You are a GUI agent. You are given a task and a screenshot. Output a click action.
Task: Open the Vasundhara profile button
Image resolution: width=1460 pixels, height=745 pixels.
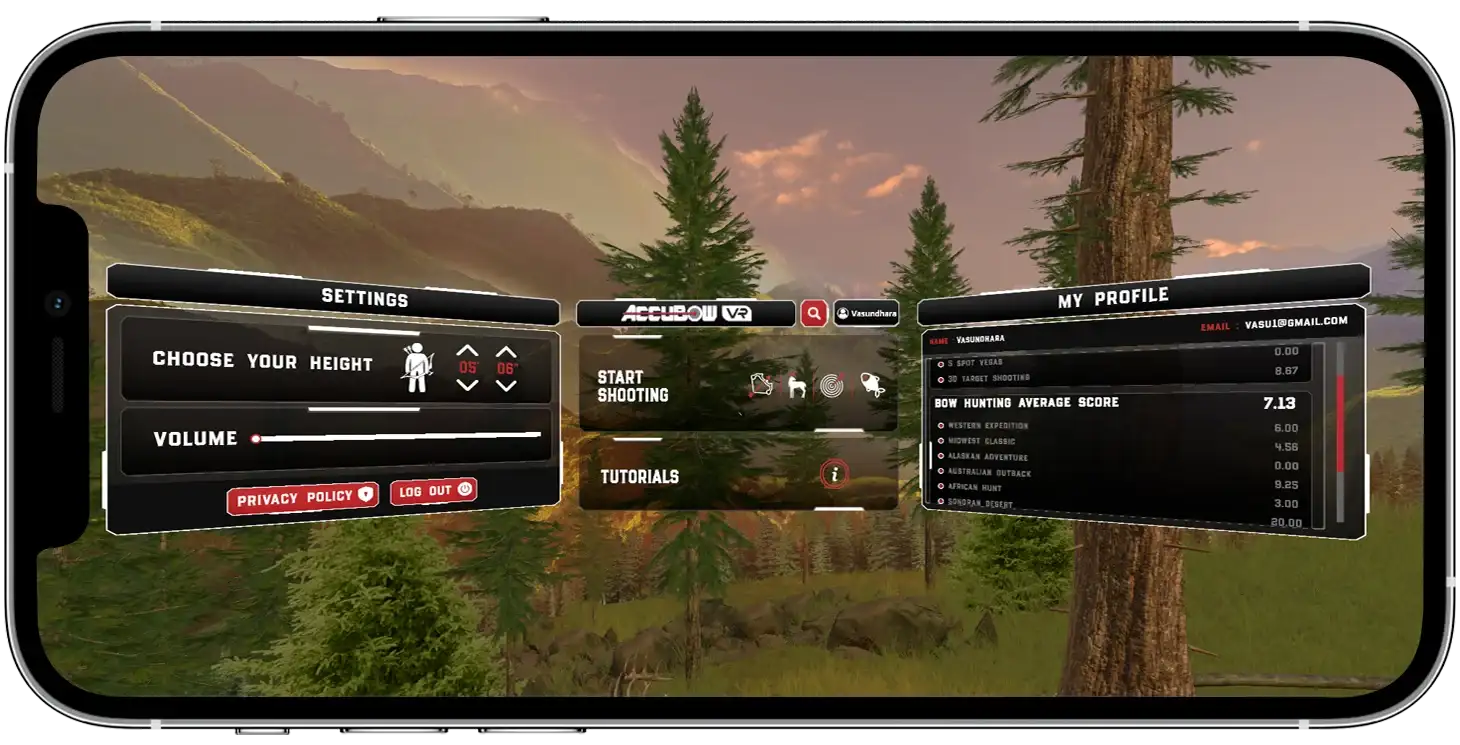coord(866,314)
